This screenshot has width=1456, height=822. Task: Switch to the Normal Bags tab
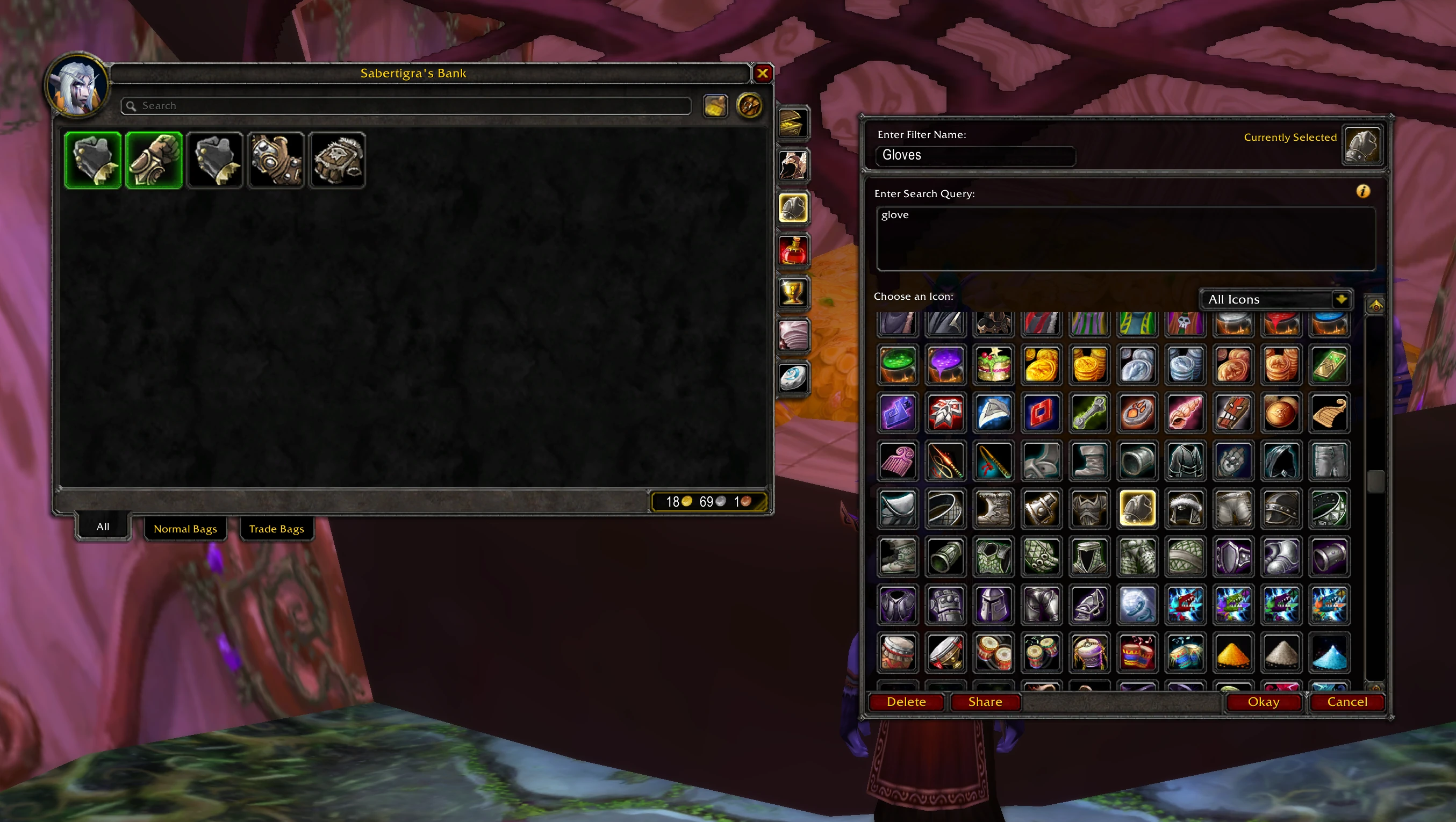pos(185,529)
